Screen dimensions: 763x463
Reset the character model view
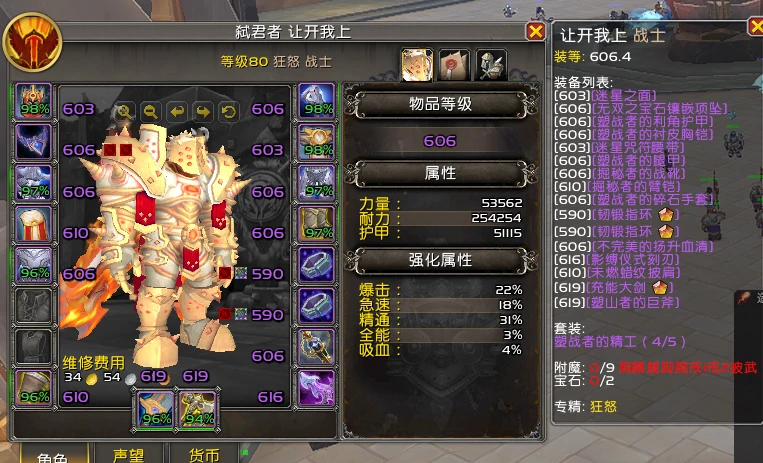pos(228,111)
